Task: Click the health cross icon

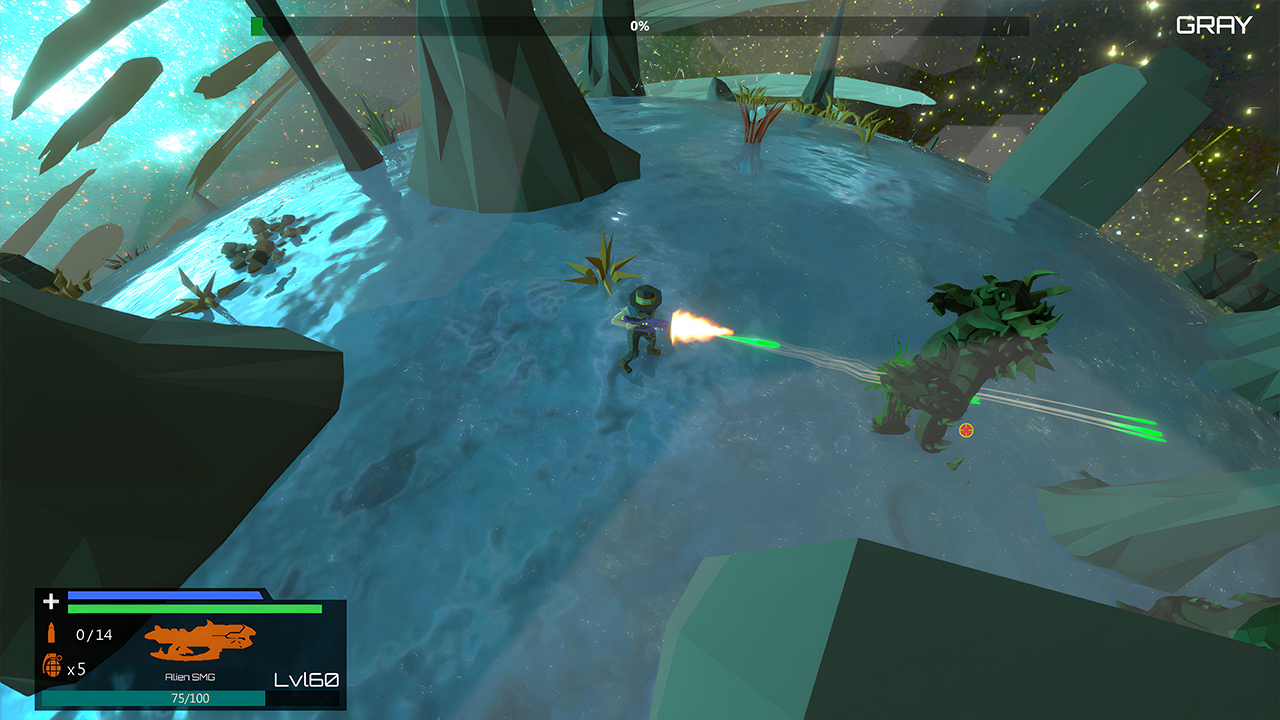Action: pyautogui.click(x=49, y=602)
